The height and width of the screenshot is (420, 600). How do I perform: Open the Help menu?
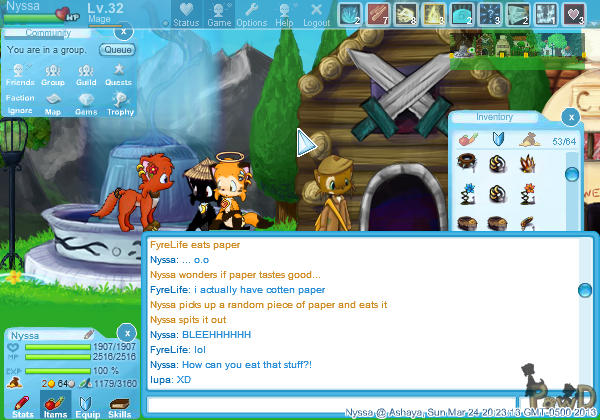[284, 15]
